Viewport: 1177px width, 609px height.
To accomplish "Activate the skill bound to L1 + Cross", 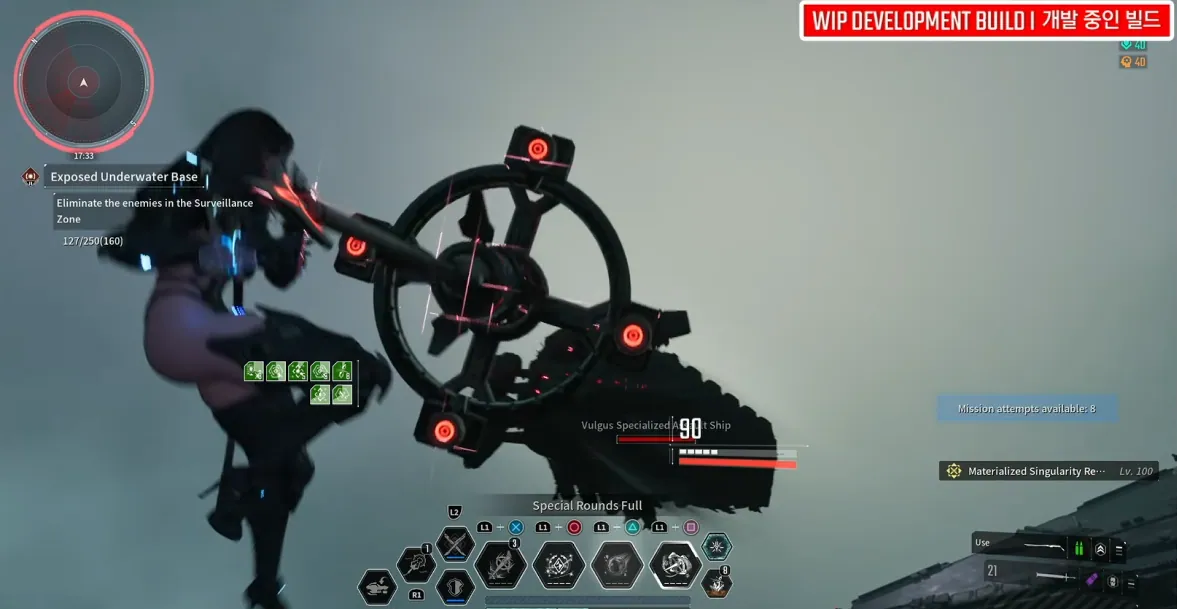I will pos(500,565).
